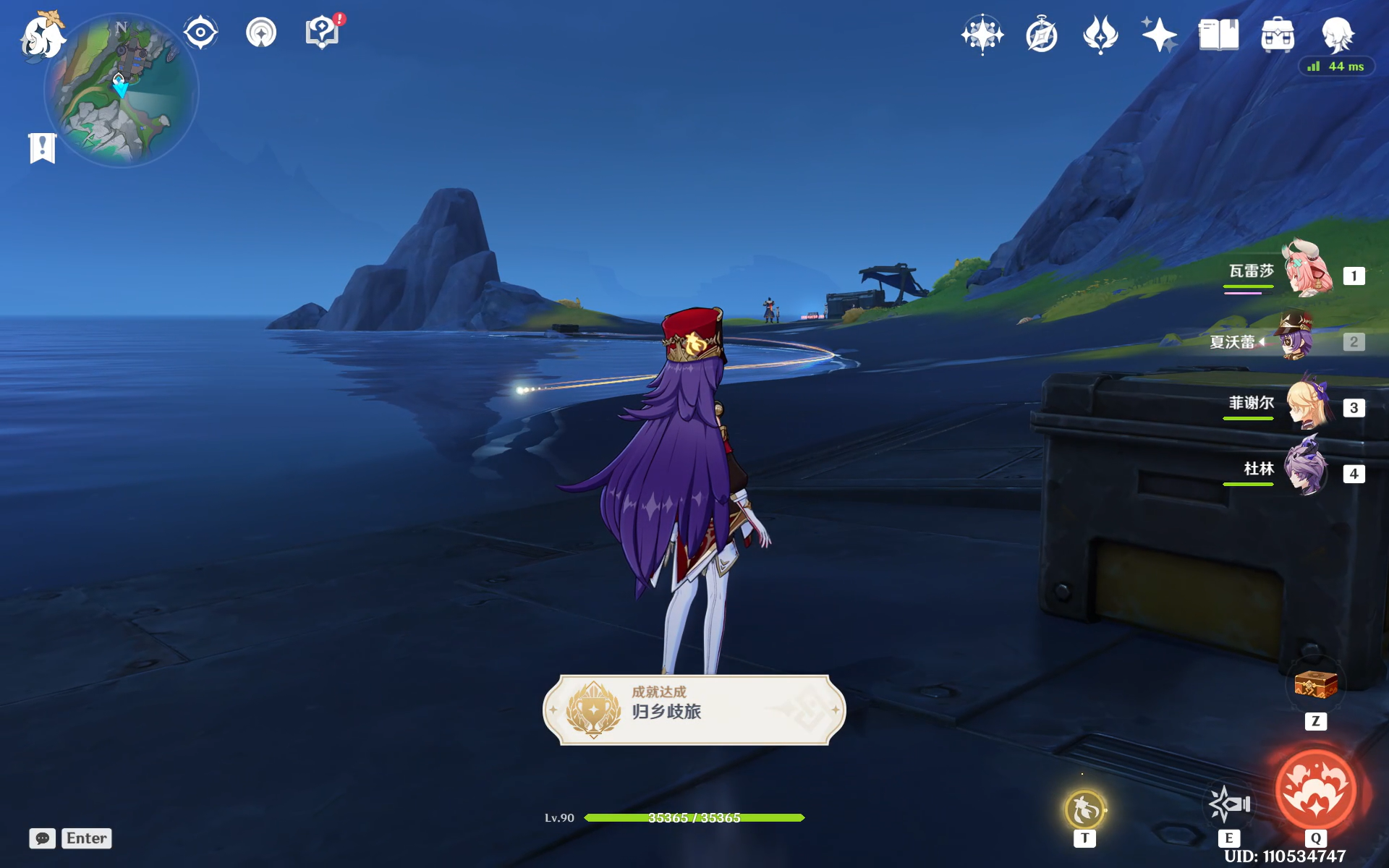1389x868 pixels.
Task: Open the character head silhouette icon
Action: tap(1337, 35)
